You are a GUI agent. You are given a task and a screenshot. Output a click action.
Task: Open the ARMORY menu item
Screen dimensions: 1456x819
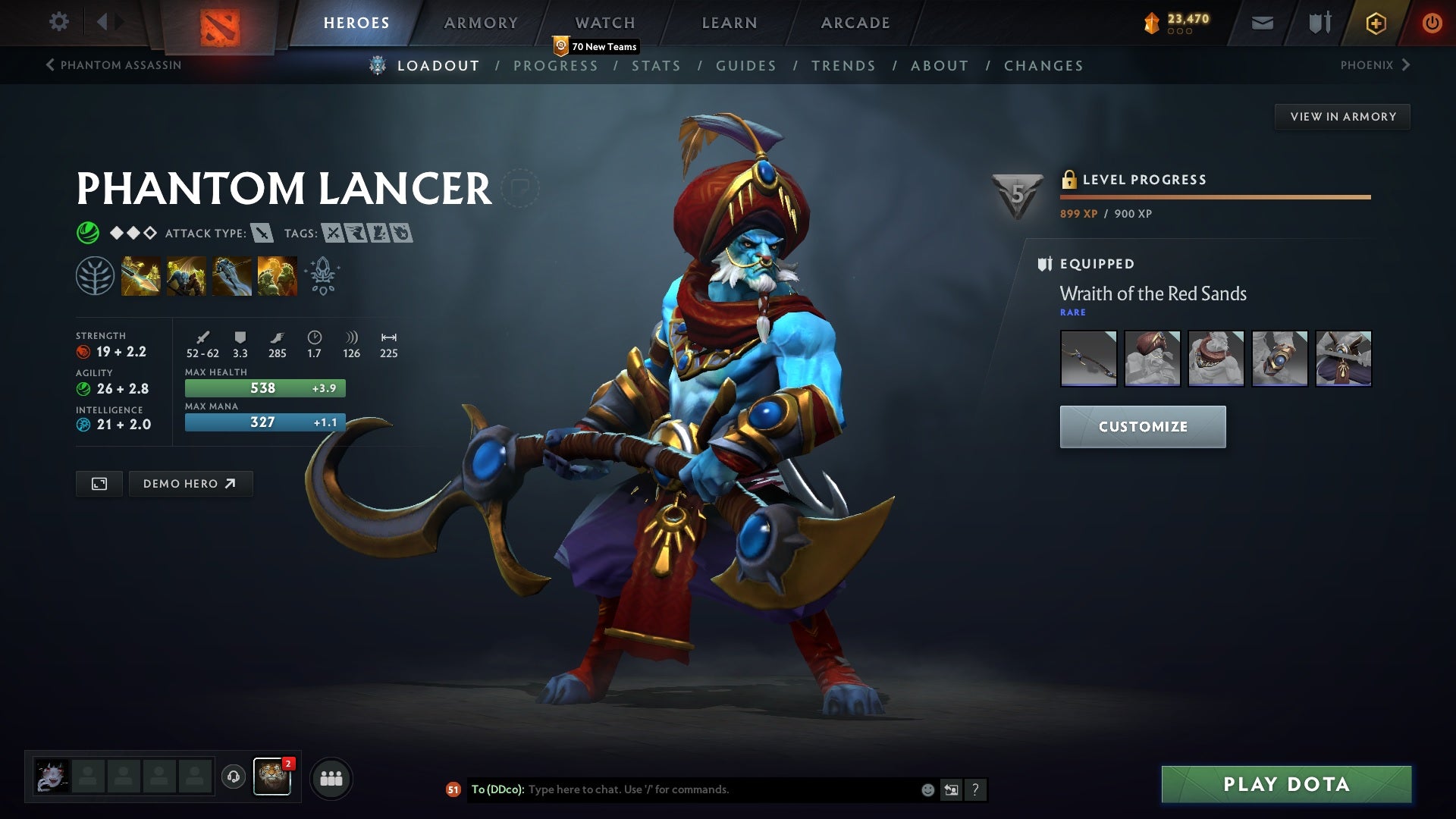pyautogui.click(x=482, y=22)
